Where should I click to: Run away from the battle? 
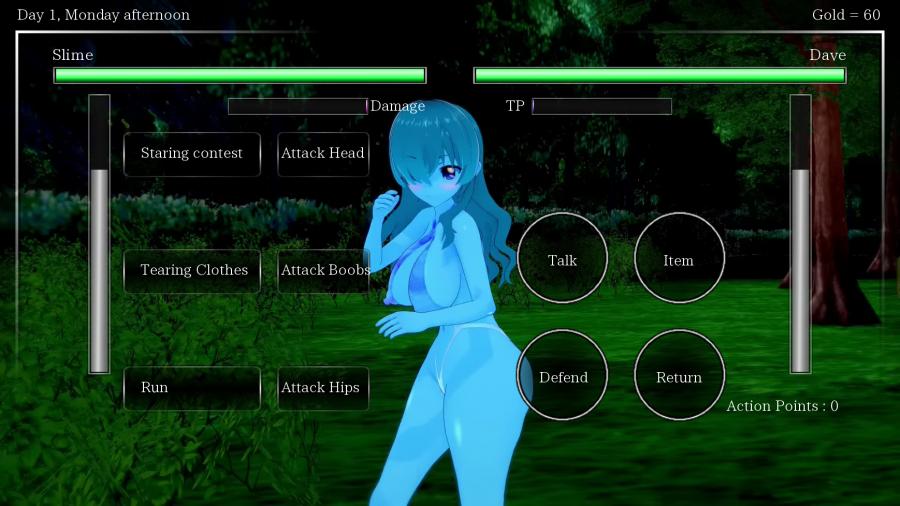[x=192, y=388]
